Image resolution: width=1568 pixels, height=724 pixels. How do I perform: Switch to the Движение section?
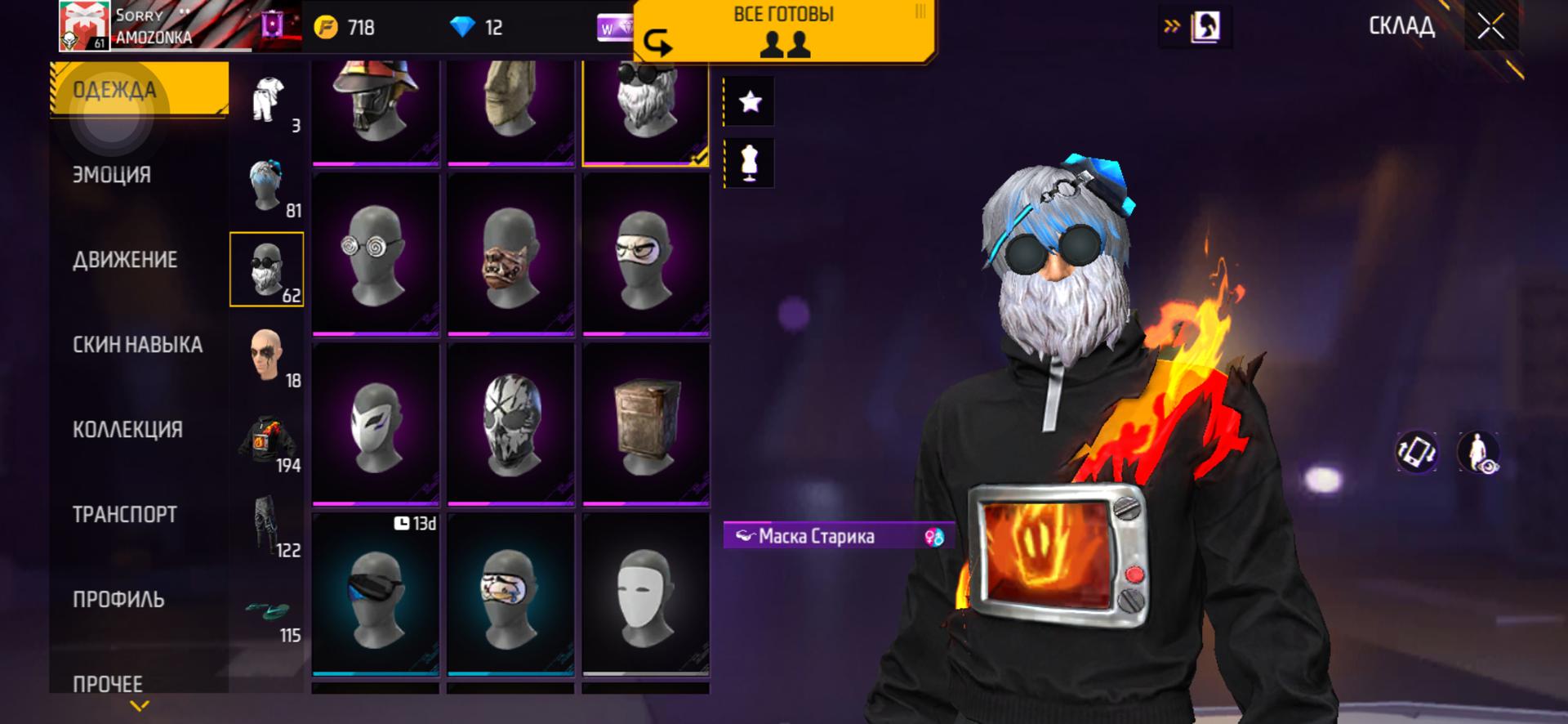pyautogui.click(x=125, y=260)
